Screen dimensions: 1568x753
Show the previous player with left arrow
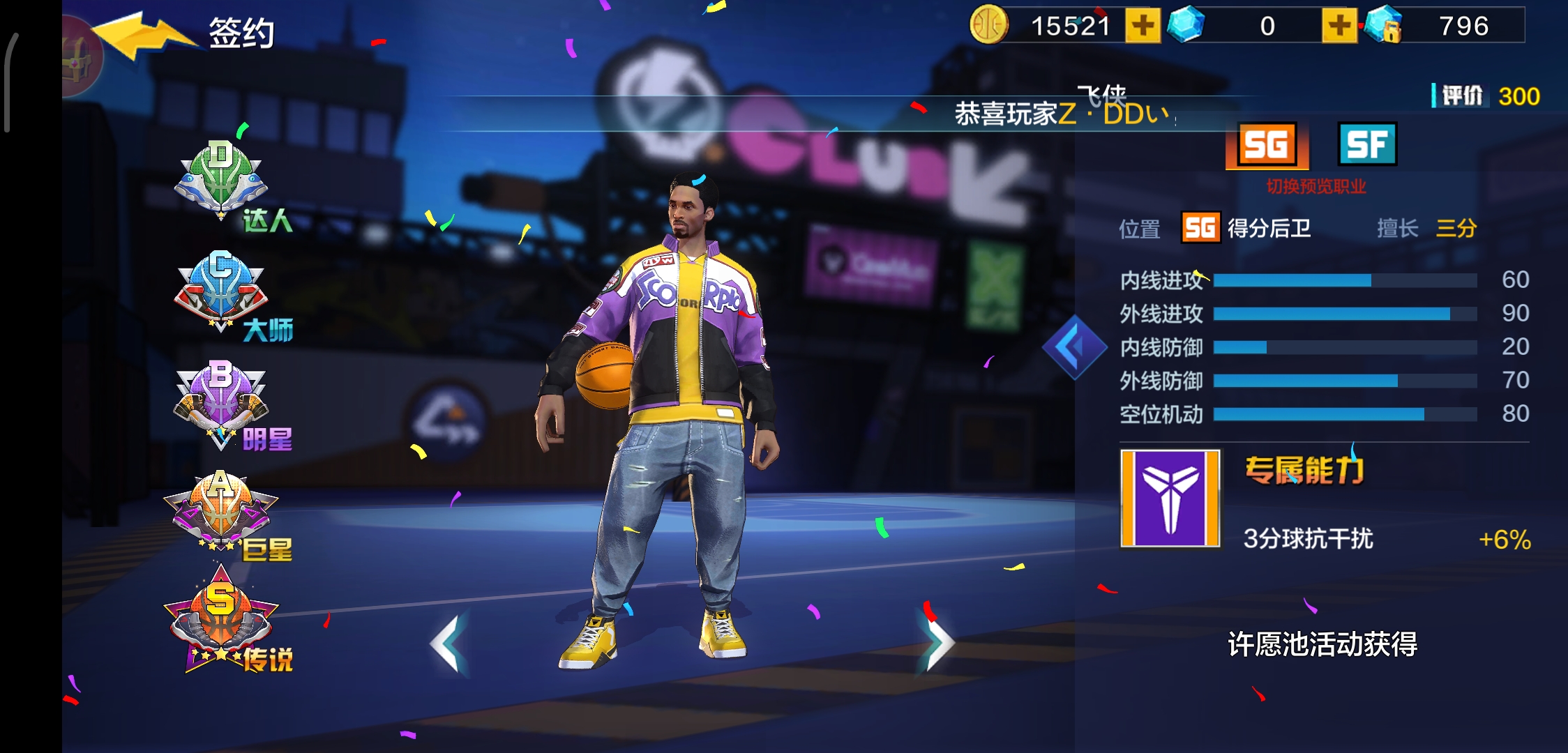pyautogui.click(x=447, y=644)
